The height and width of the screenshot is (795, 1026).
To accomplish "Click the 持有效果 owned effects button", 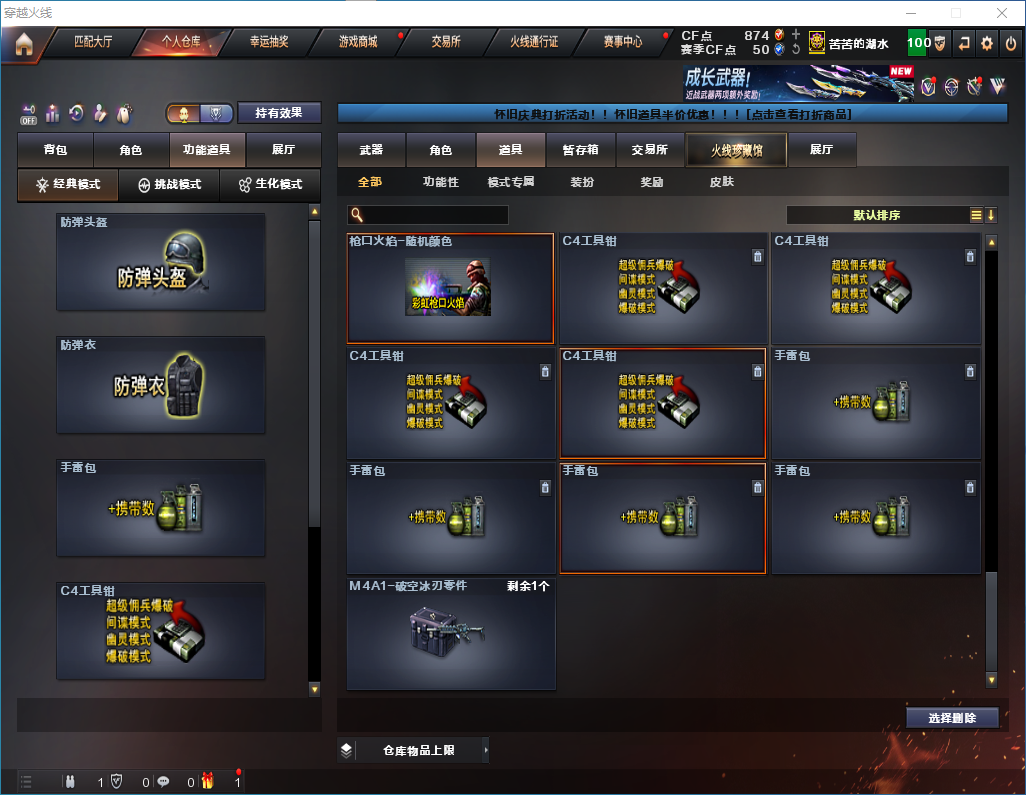I will [279, 113].
